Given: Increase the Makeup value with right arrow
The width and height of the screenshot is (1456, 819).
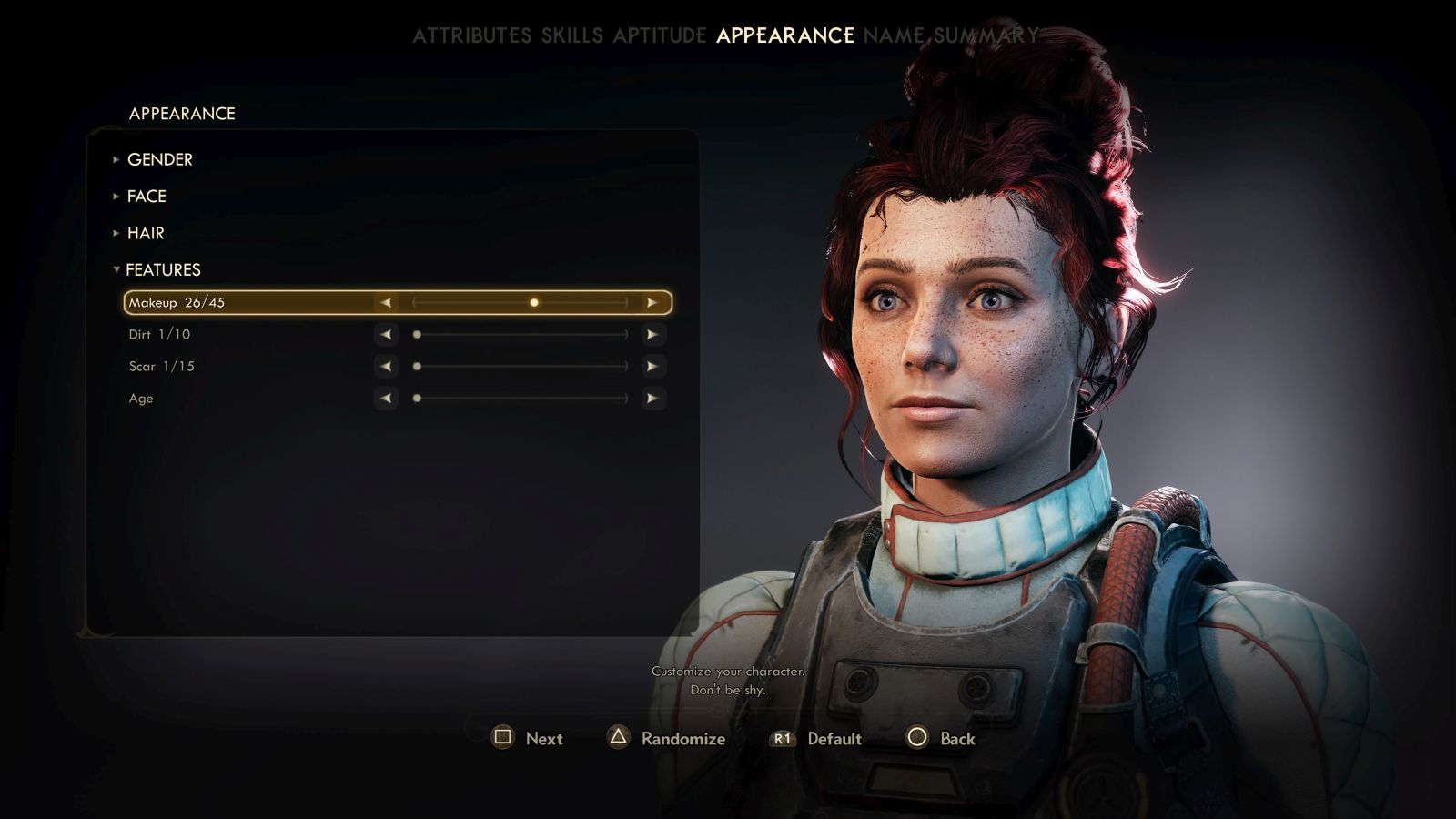Looking at the screenshot, I should click(x=652, y=302).
